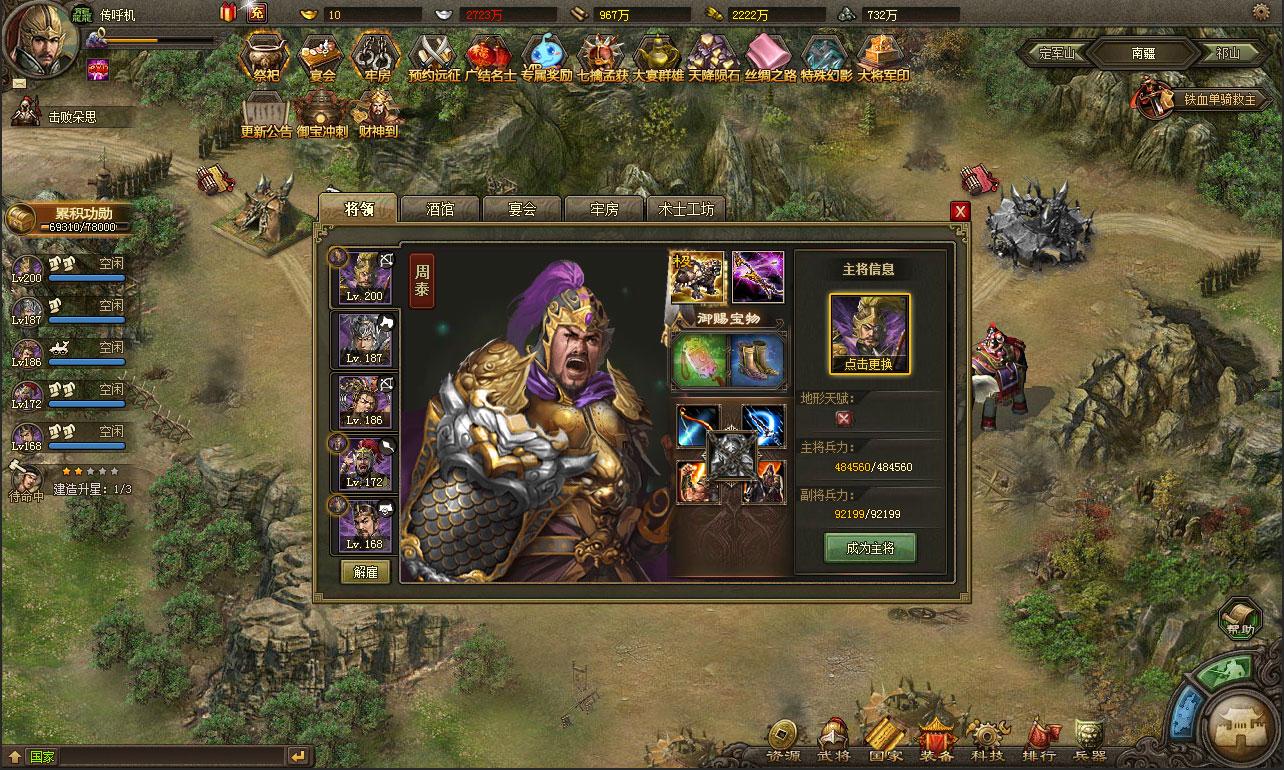
Task: Select the golden boots treasure slot
Action: [x=758, y=360]
